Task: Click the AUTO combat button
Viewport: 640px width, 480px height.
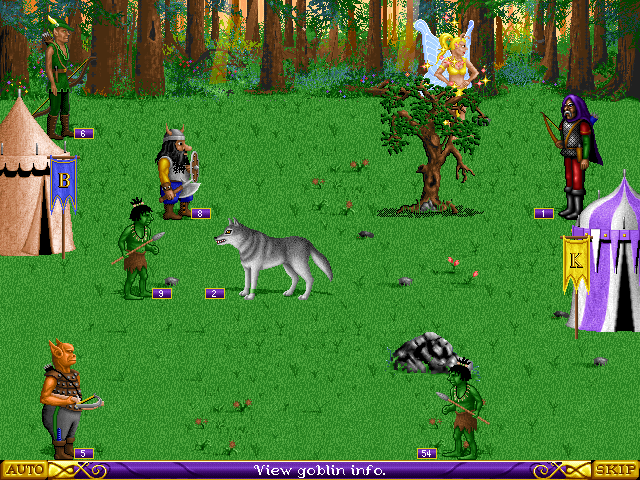Action: pos(24,469)
